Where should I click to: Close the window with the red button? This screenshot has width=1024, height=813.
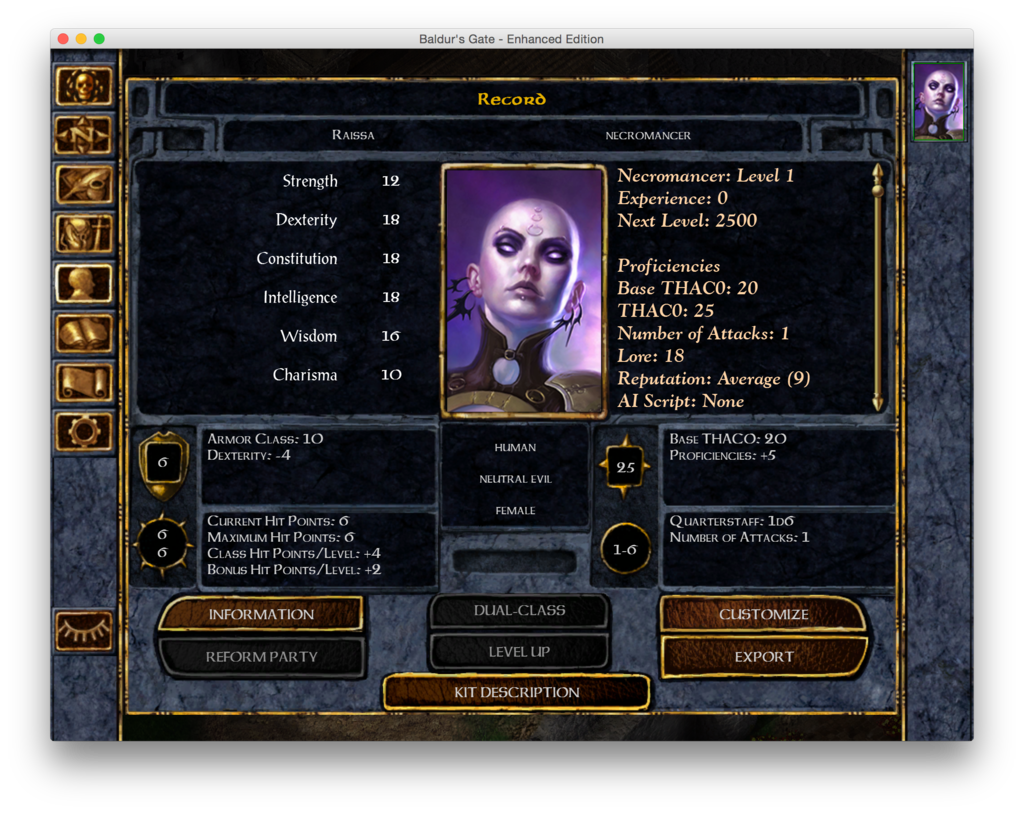(x=63, y=39)
